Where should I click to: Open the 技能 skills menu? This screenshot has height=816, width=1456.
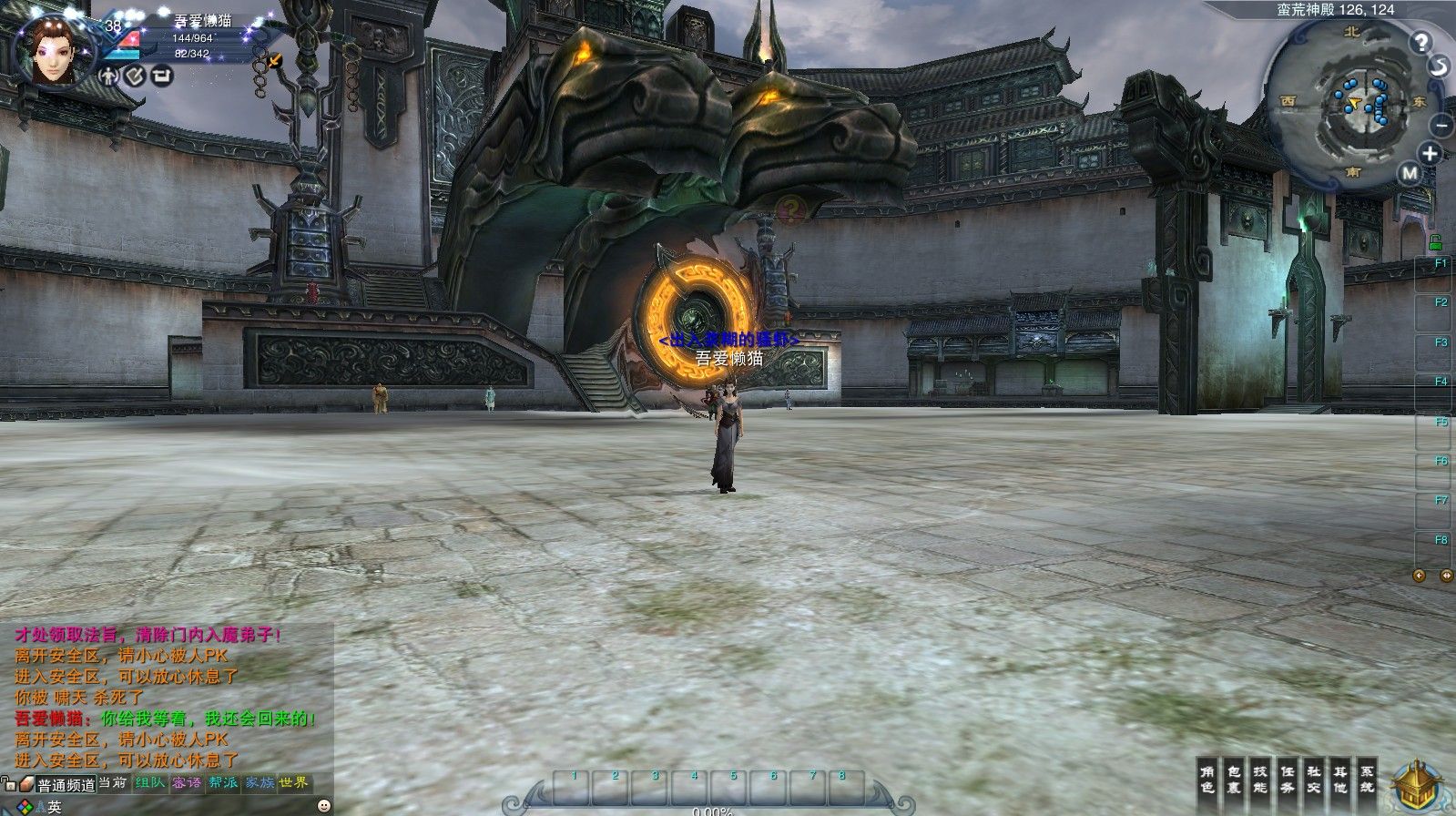click(x=1260, y=775)
